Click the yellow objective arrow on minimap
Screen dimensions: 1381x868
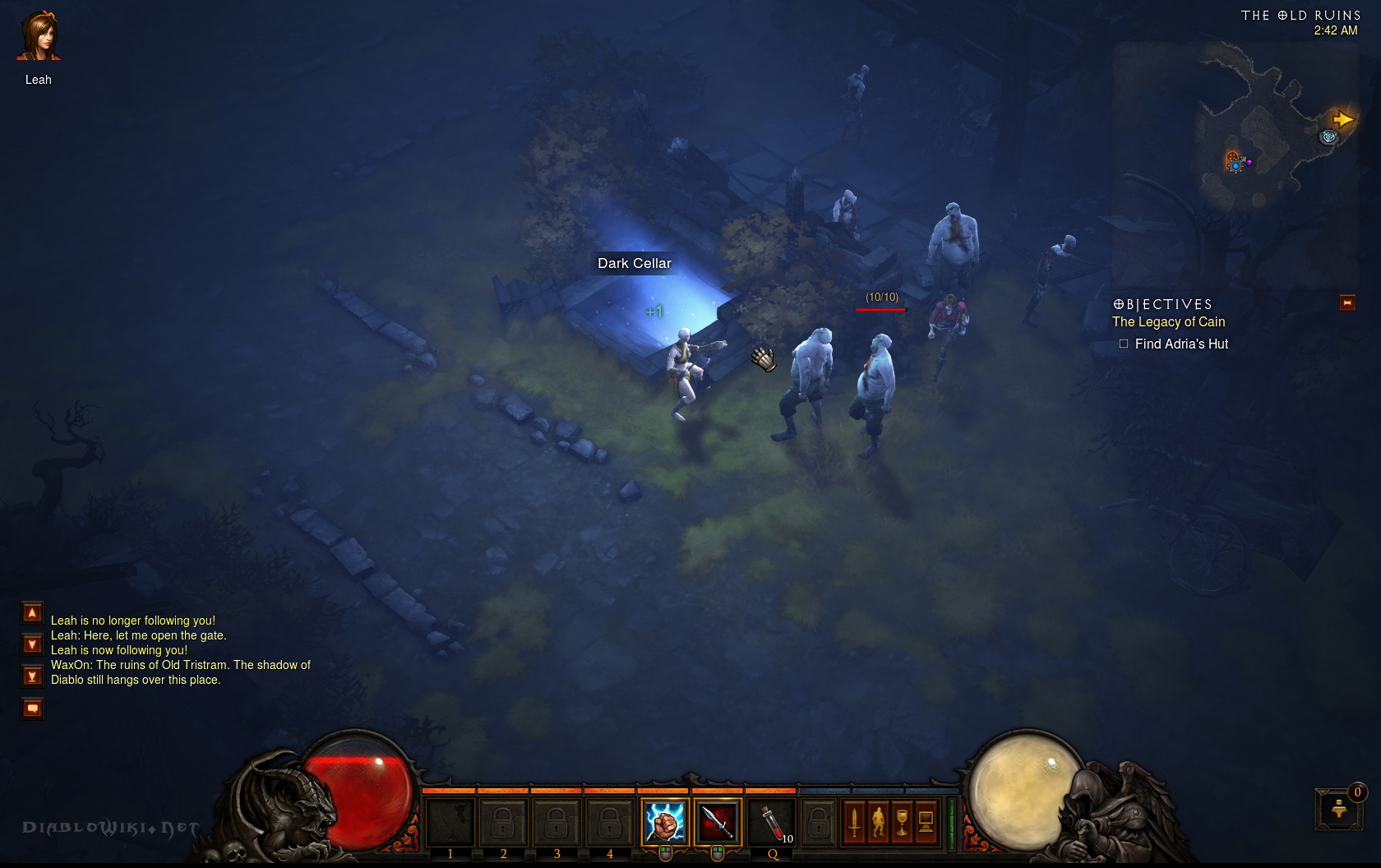(x=1342, y=120)
